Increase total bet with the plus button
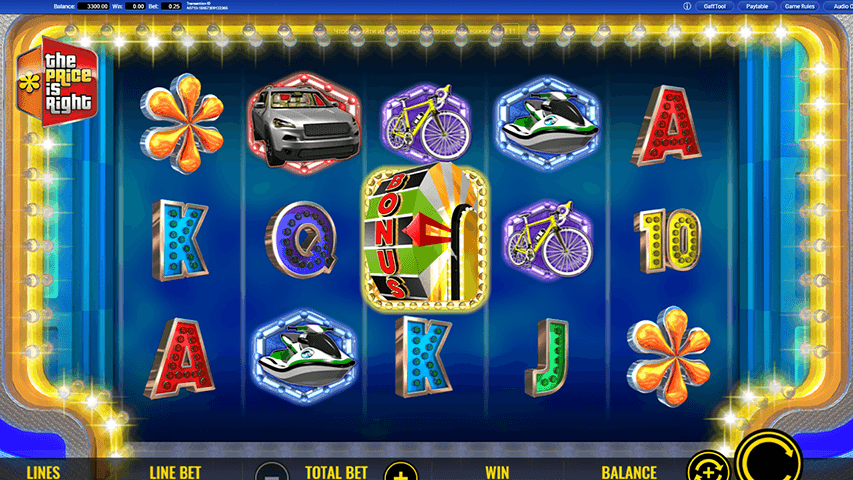This screenshot has height=480, width=853. pos(399,471)
